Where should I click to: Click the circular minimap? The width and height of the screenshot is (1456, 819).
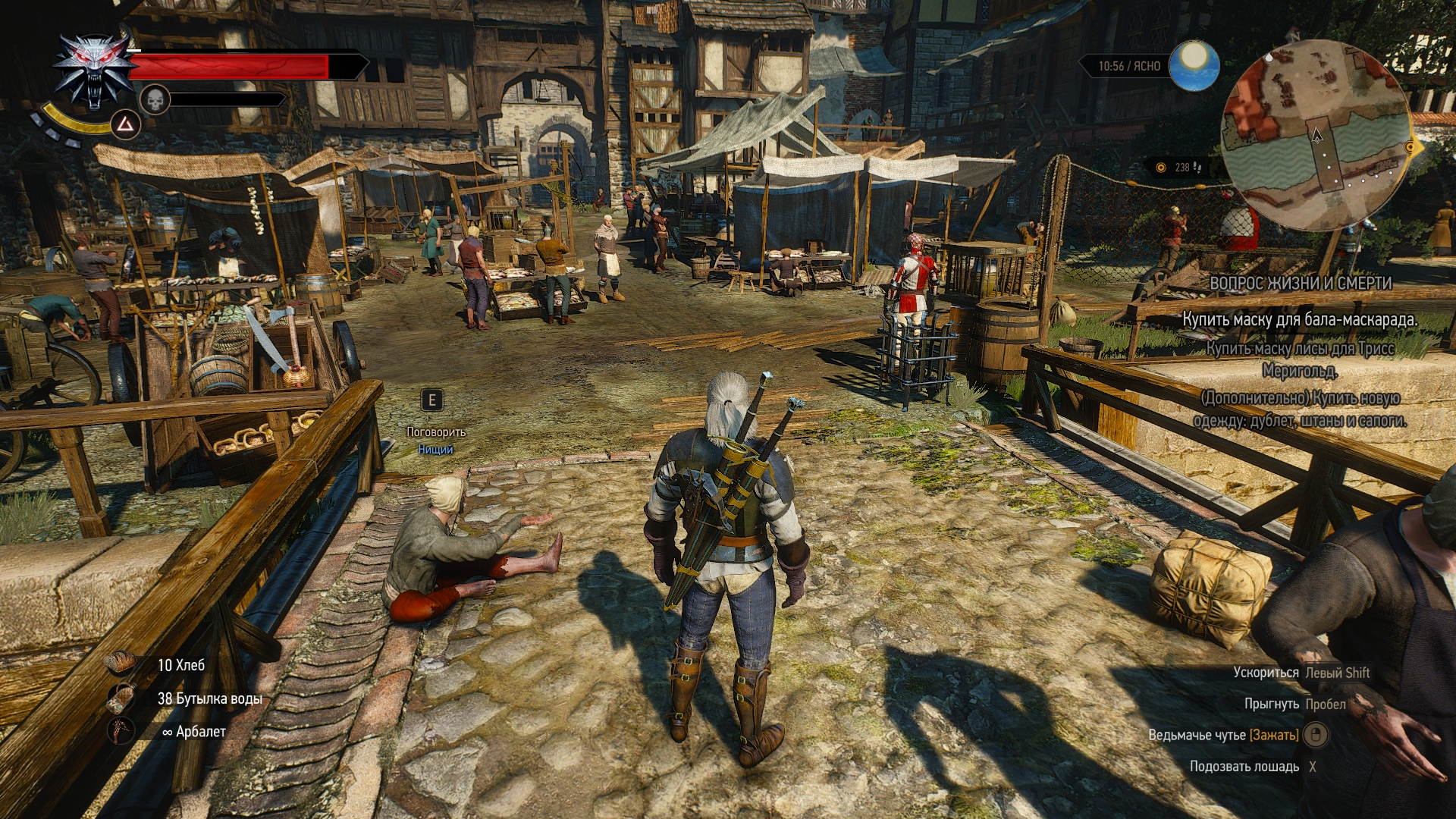(x=1316, y=136)
